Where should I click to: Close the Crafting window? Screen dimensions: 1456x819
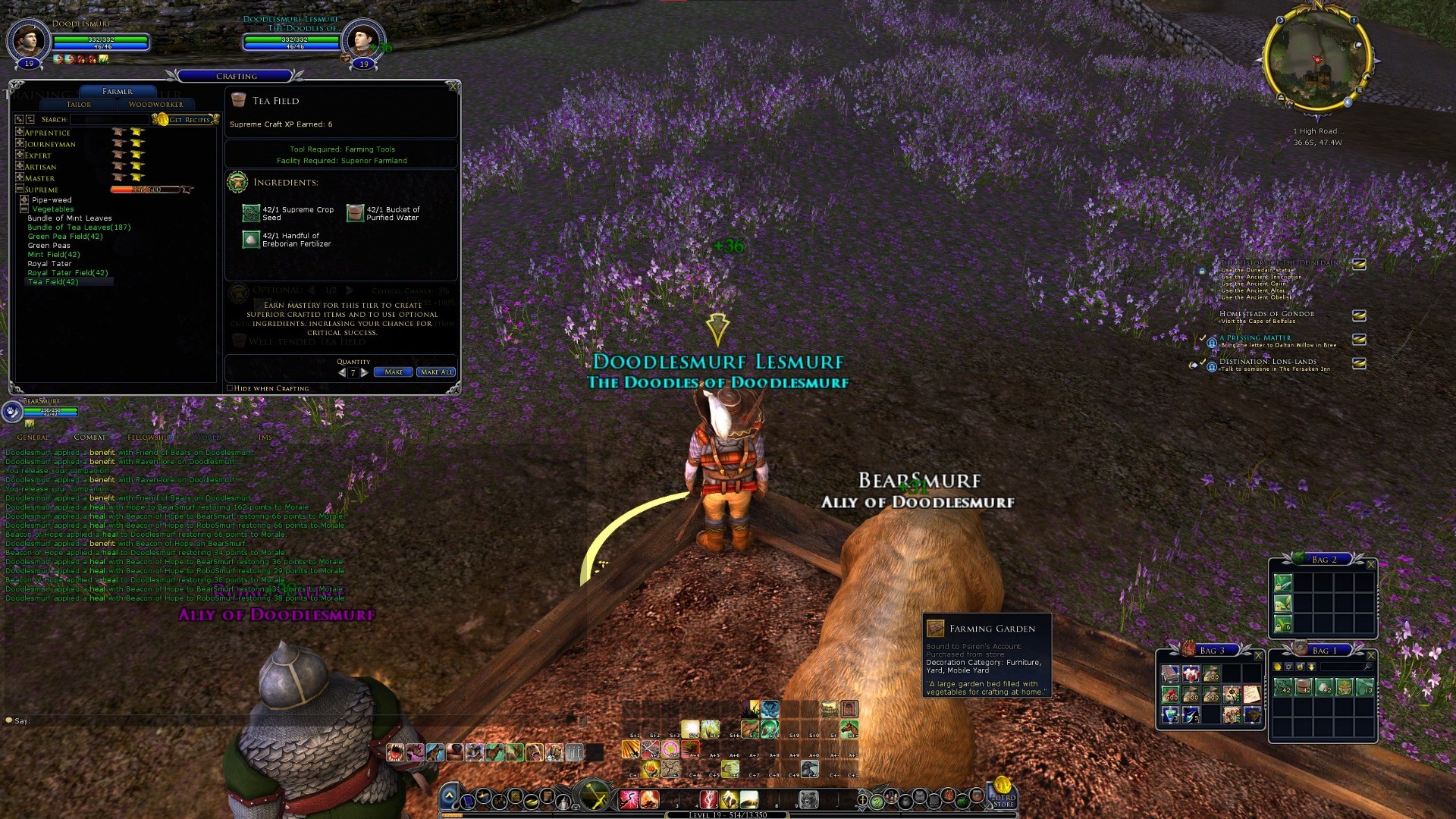[x=453, y=86]
